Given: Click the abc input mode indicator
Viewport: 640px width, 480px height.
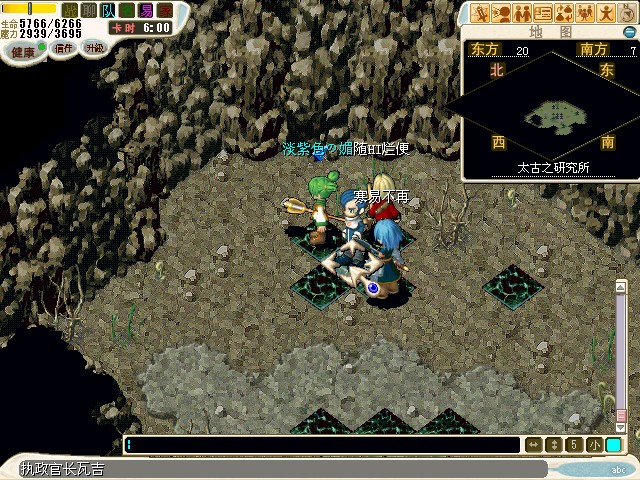Looking at the screenshot, I should tap(619, 469).
